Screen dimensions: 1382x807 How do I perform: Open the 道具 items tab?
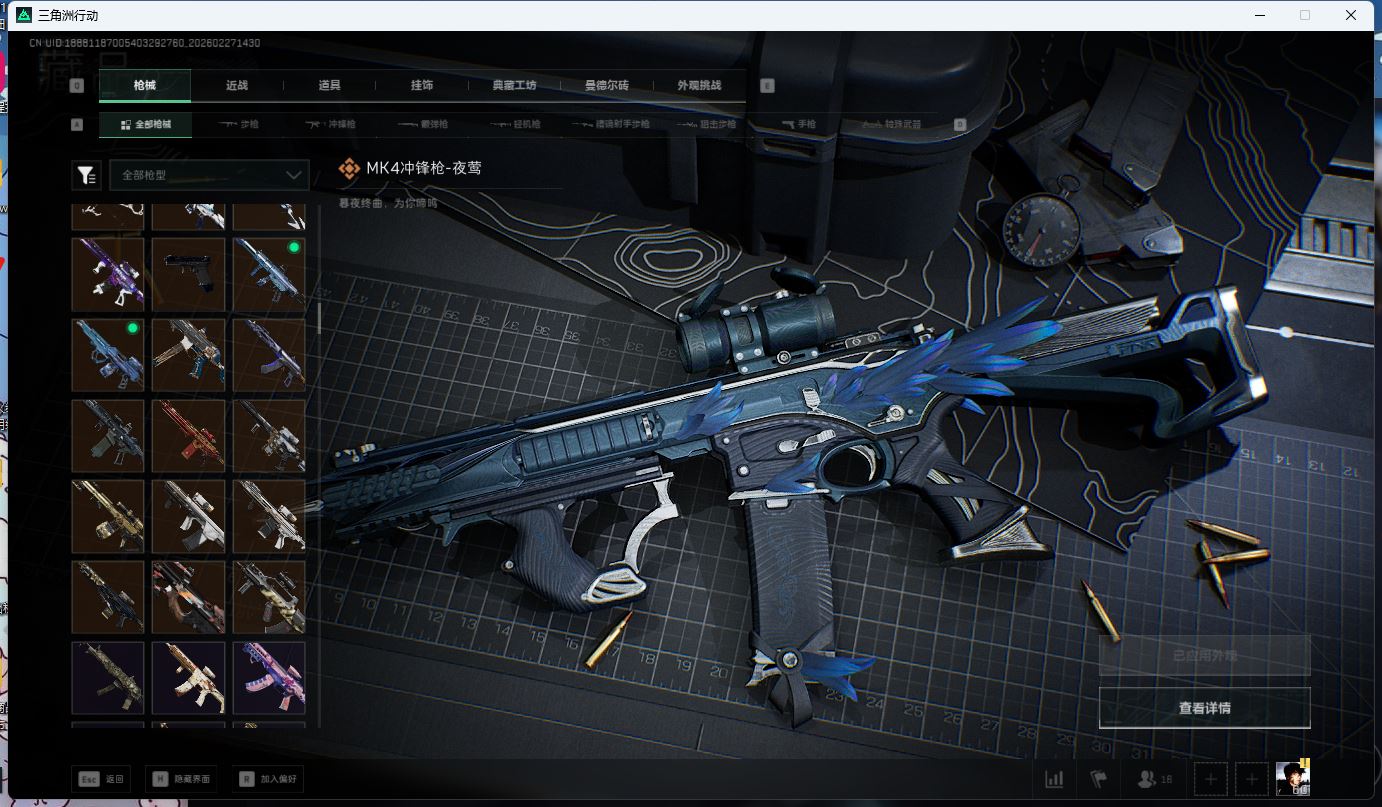click(x=330, y=86)
